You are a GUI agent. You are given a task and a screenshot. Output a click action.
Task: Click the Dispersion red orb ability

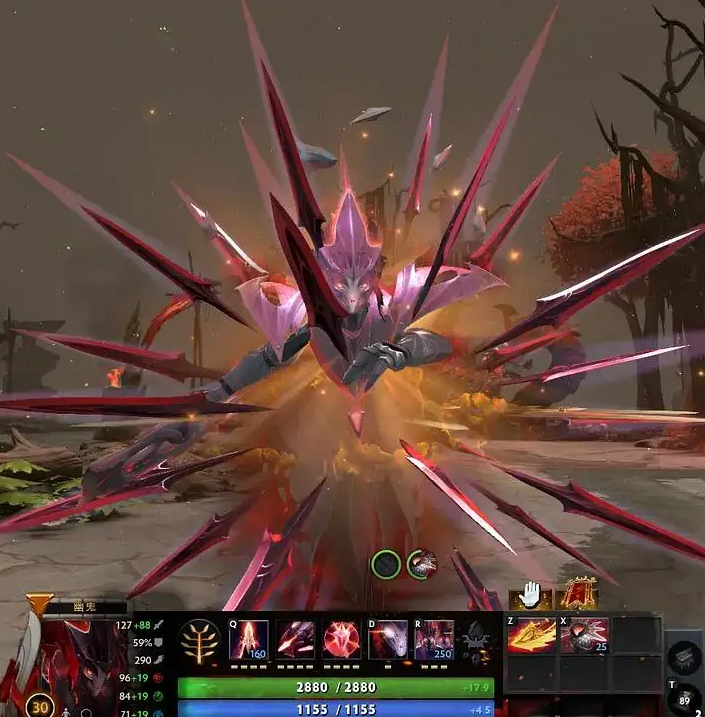(x=341, y=639)
